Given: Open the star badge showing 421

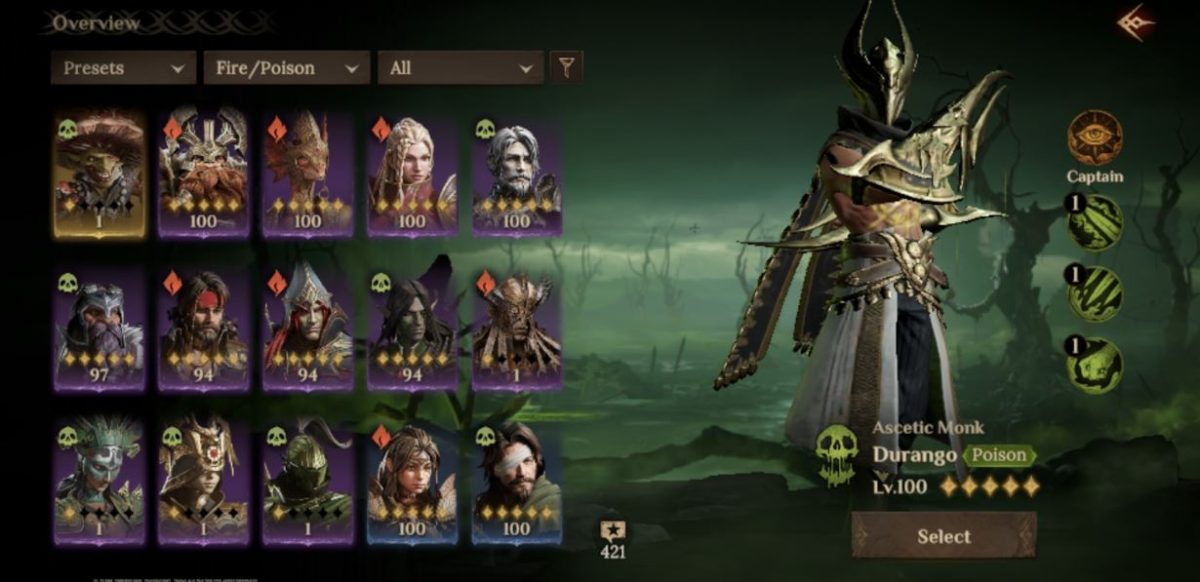Looking at the screenshot, I should [612, 539].
